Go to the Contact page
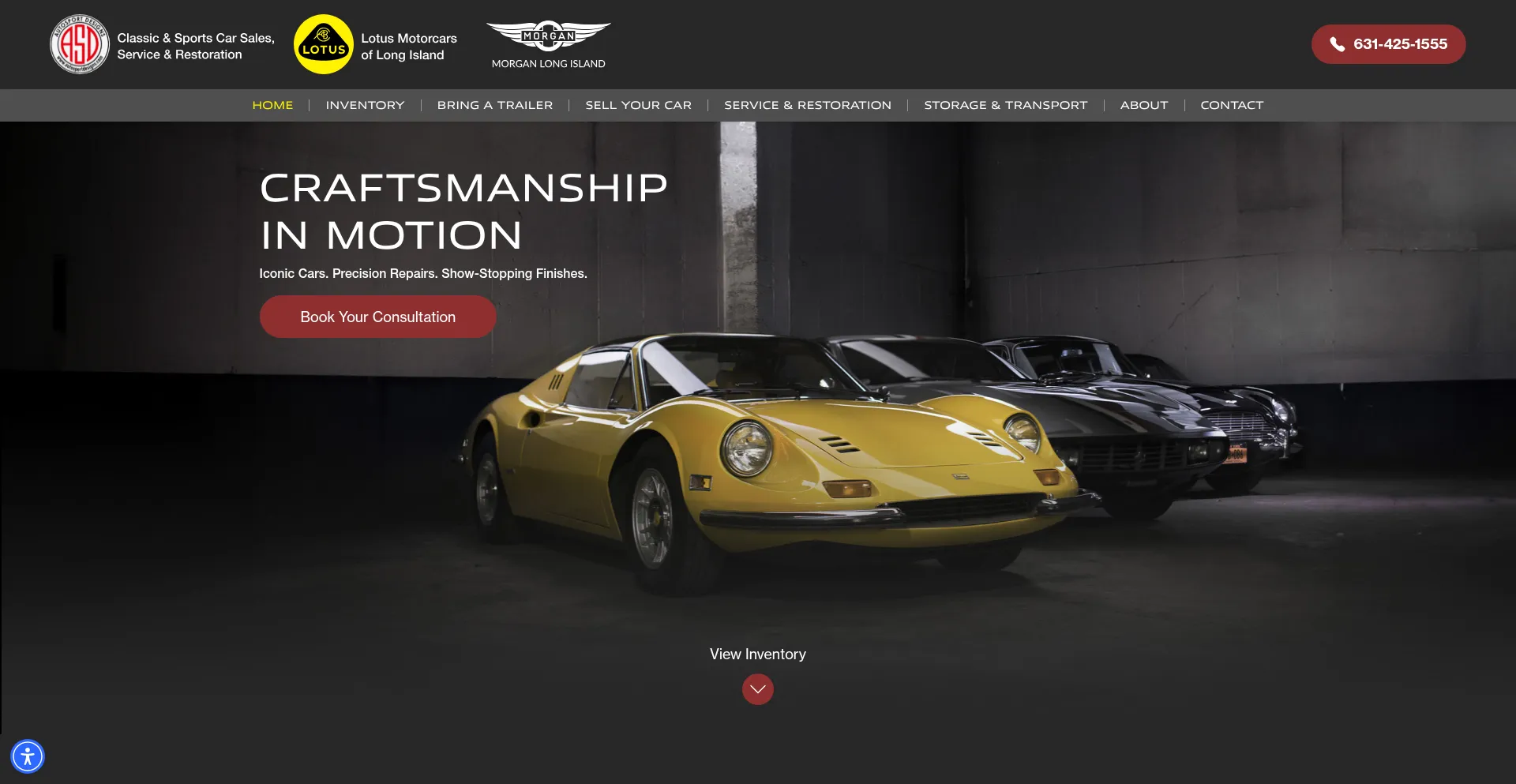 [1232, 105]
